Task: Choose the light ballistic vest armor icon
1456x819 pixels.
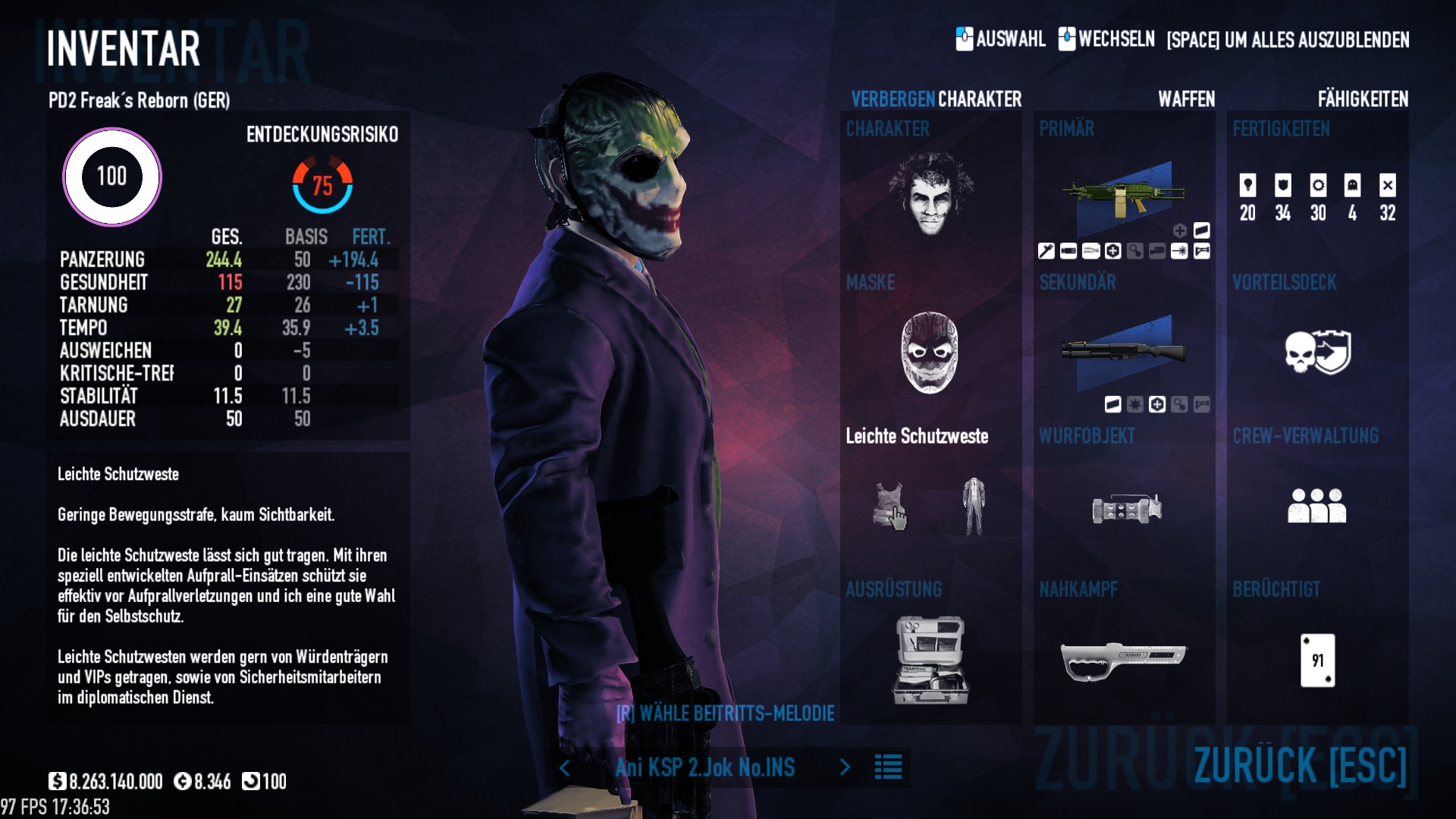Action: (x=890, y=506)
